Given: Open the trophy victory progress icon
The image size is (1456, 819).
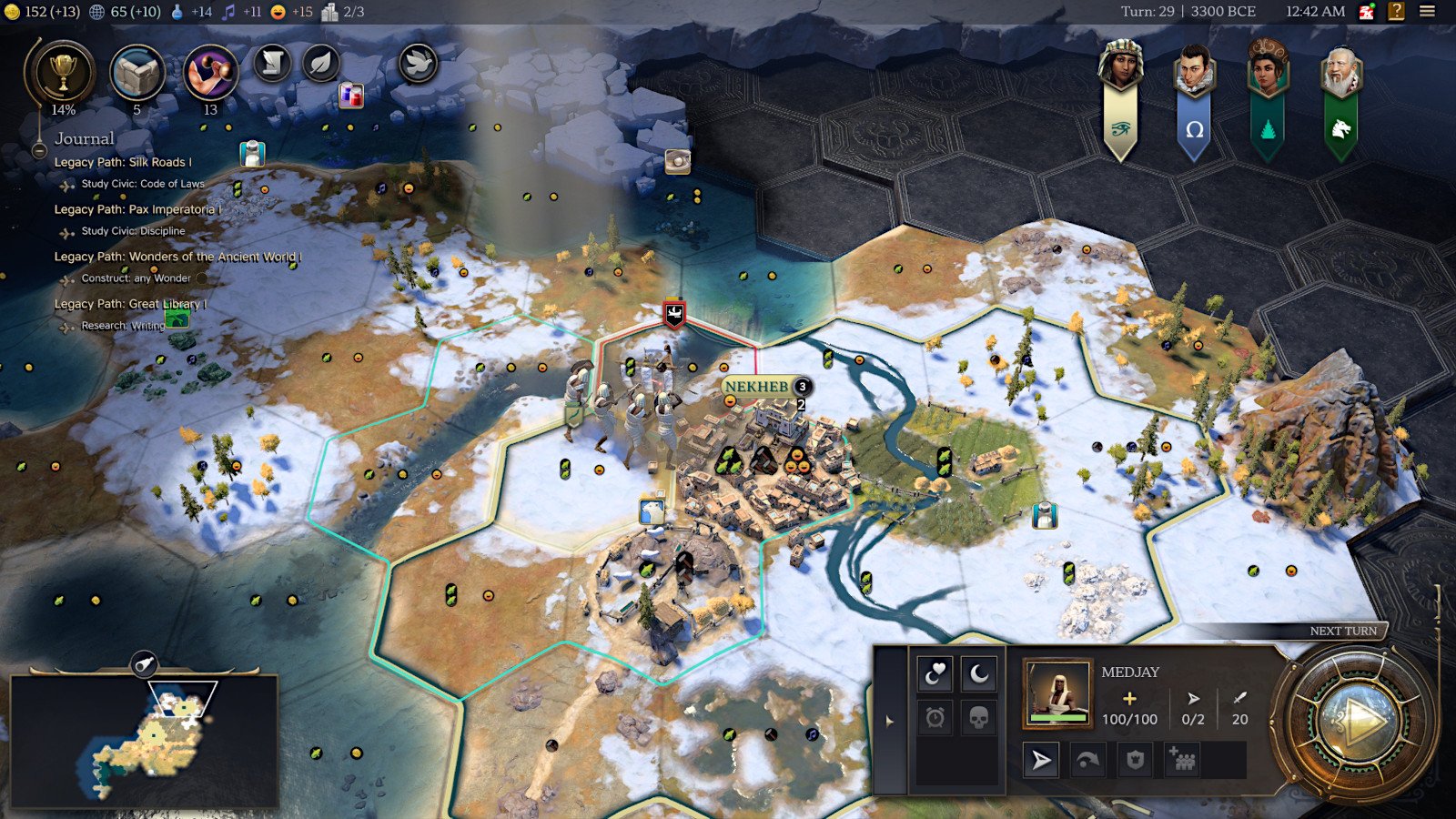Looking at the screenshot, I should pyautogui.click(x=62, y=73).
